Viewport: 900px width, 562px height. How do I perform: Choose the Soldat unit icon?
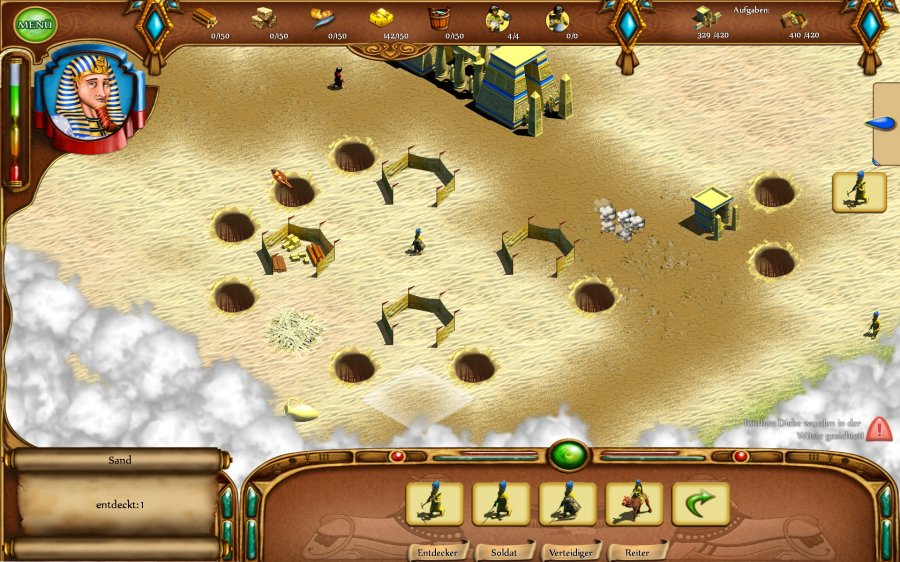(x=501, y=503)
